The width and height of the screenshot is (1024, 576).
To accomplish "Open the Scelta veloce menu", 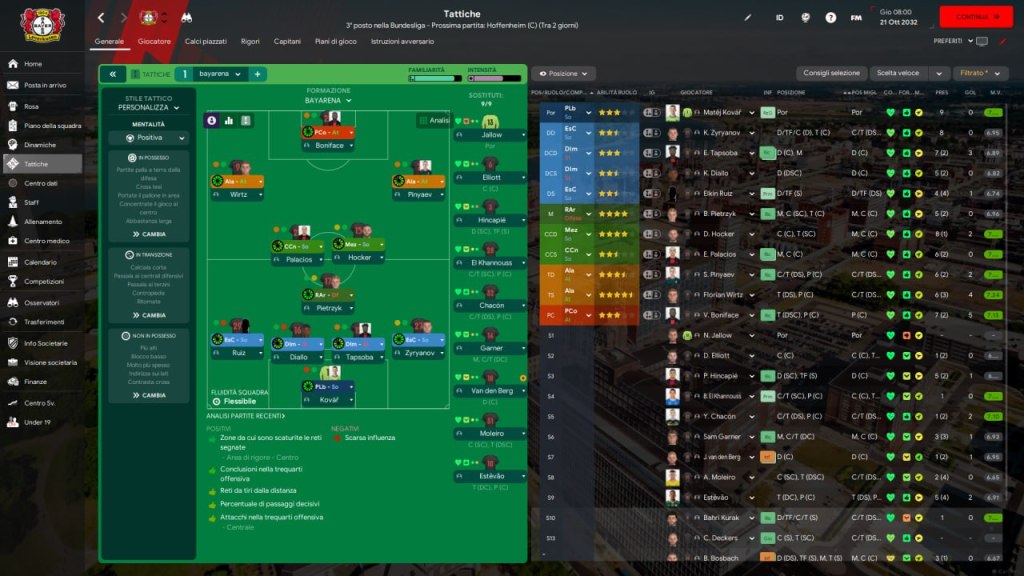I will (908, 74).
